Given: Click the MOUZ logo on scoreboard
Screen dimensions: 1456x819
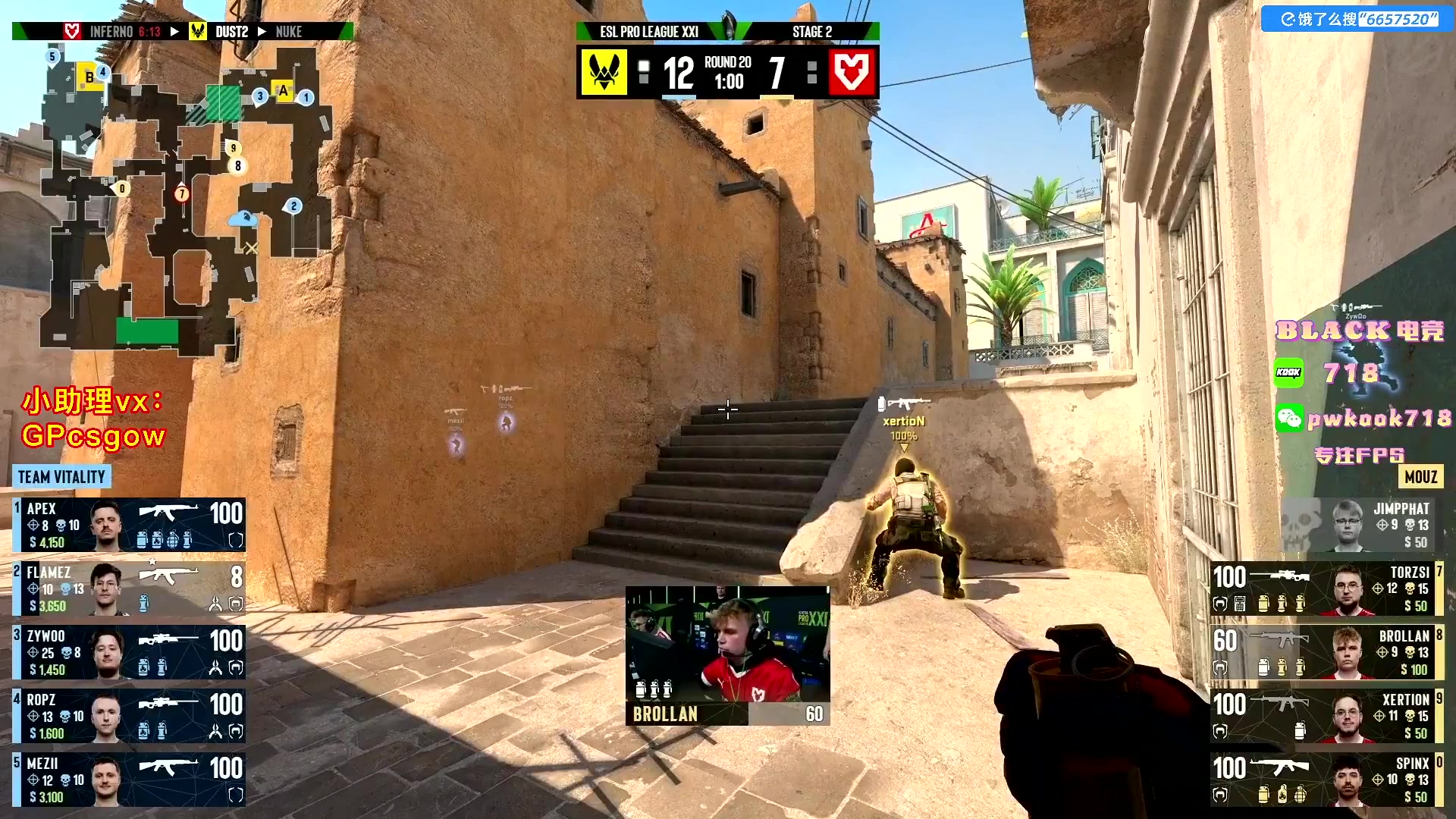Looking at the screenshot, I should pos(852,73).
